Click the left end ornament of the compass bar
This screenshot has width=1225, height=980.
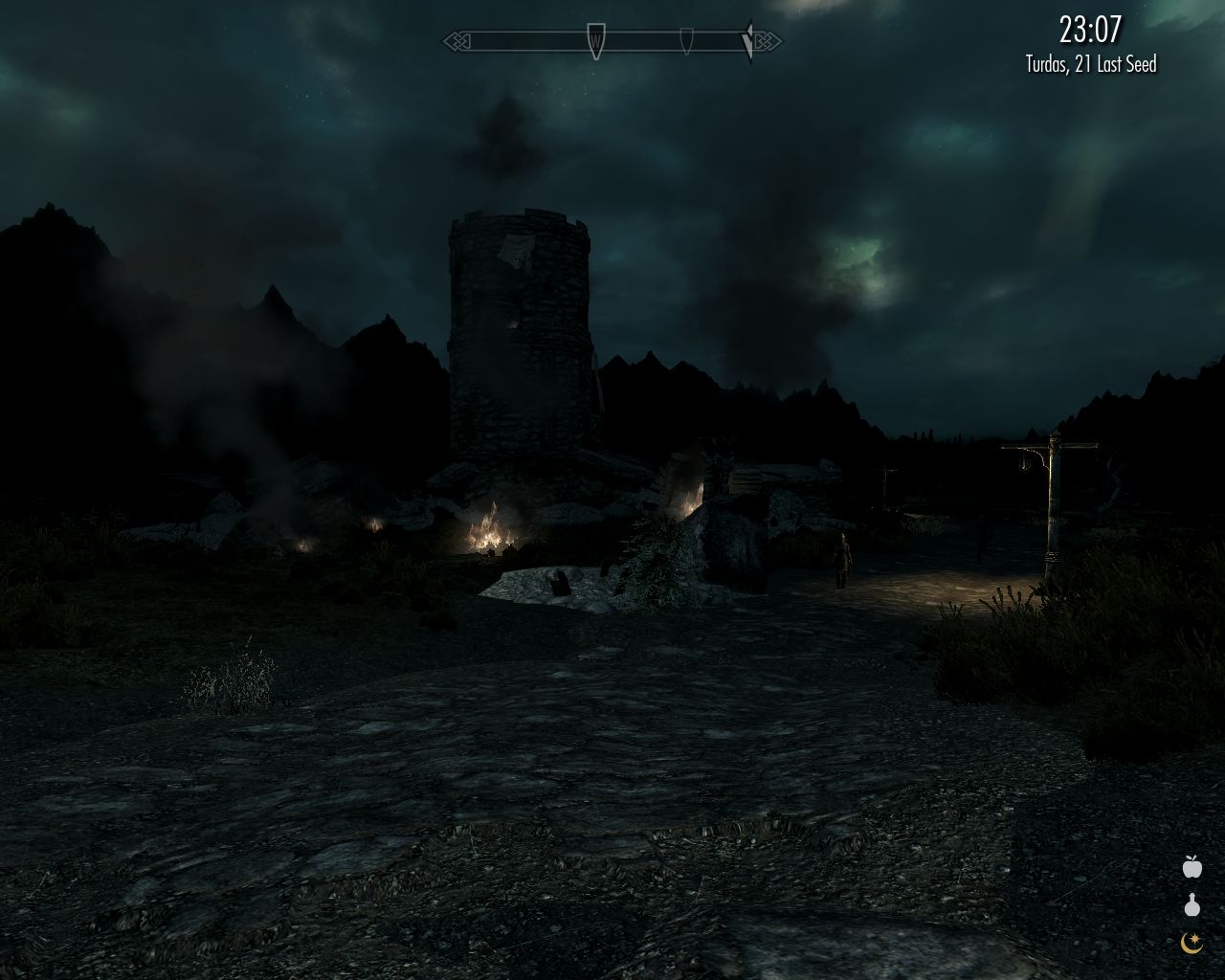tap(457, 42)
